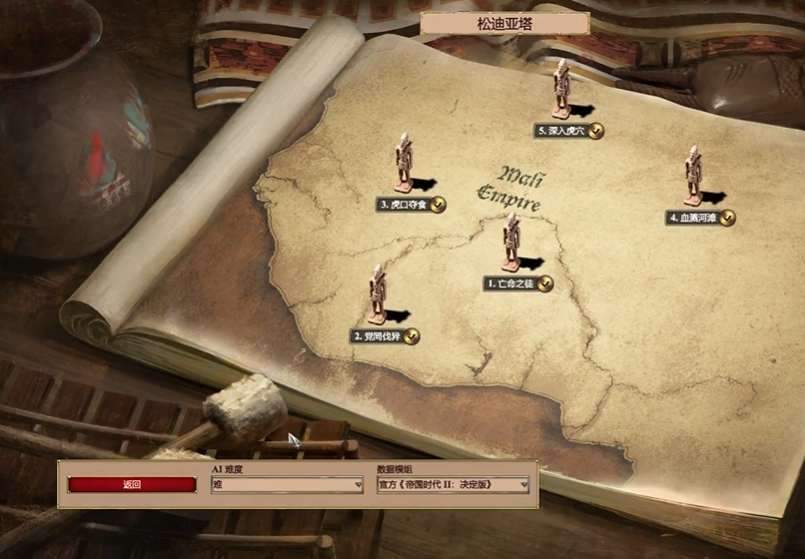Expand the 数据模组 data mod dropdown
Image resolution: width=805 pixels, height=559 pixels.
(453, 485)
